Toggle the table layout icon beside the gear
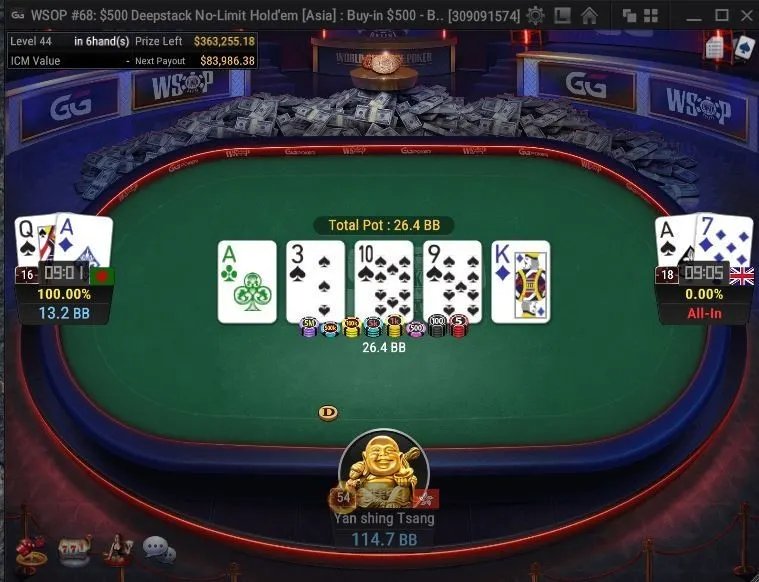The image size is (759, 582). tap(562, 15)
